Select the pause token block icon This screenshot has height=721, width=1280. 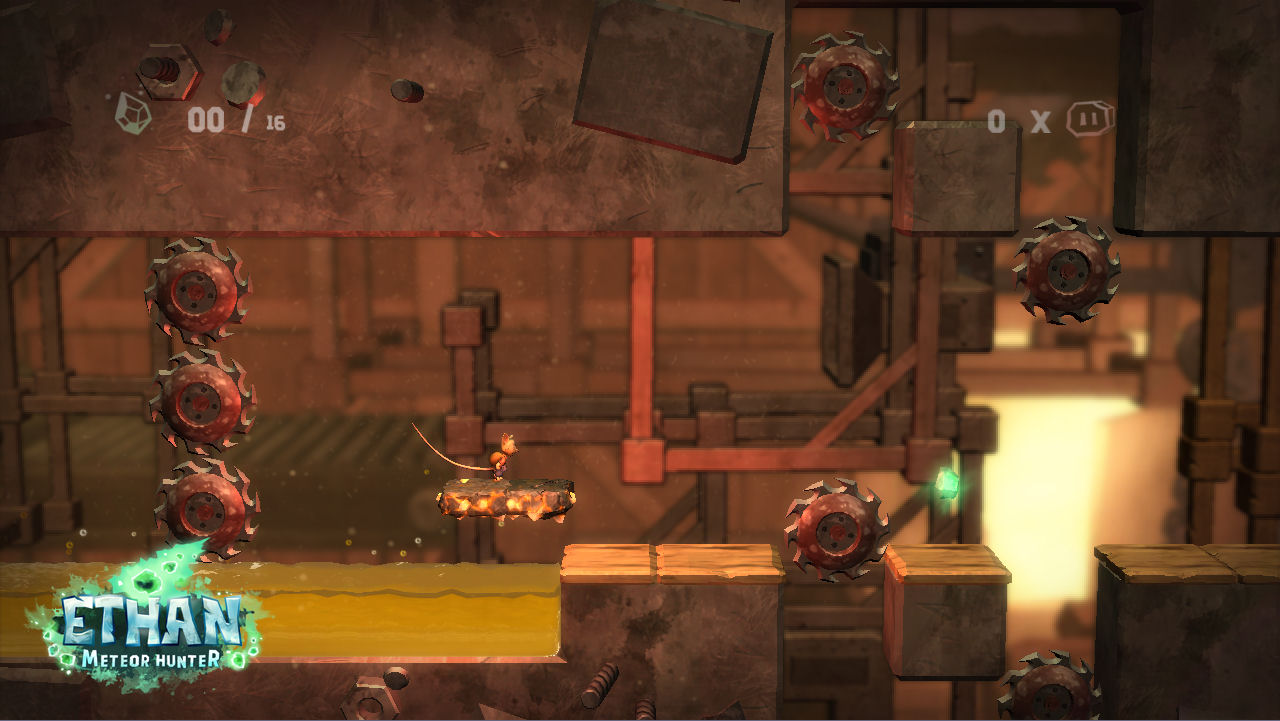pos(1089,120)
